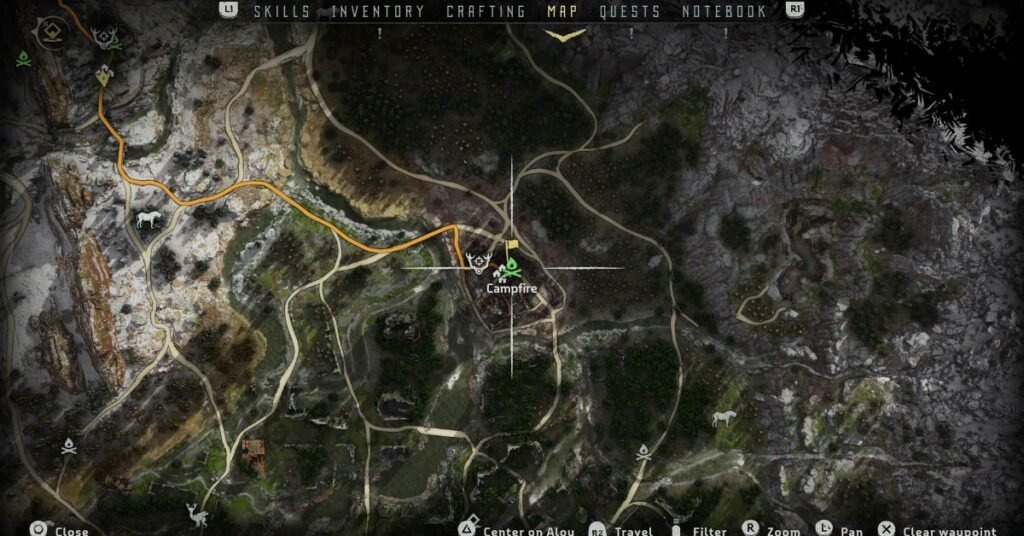
Task: Show the Notebook tab
Action: tap(724, 12)
